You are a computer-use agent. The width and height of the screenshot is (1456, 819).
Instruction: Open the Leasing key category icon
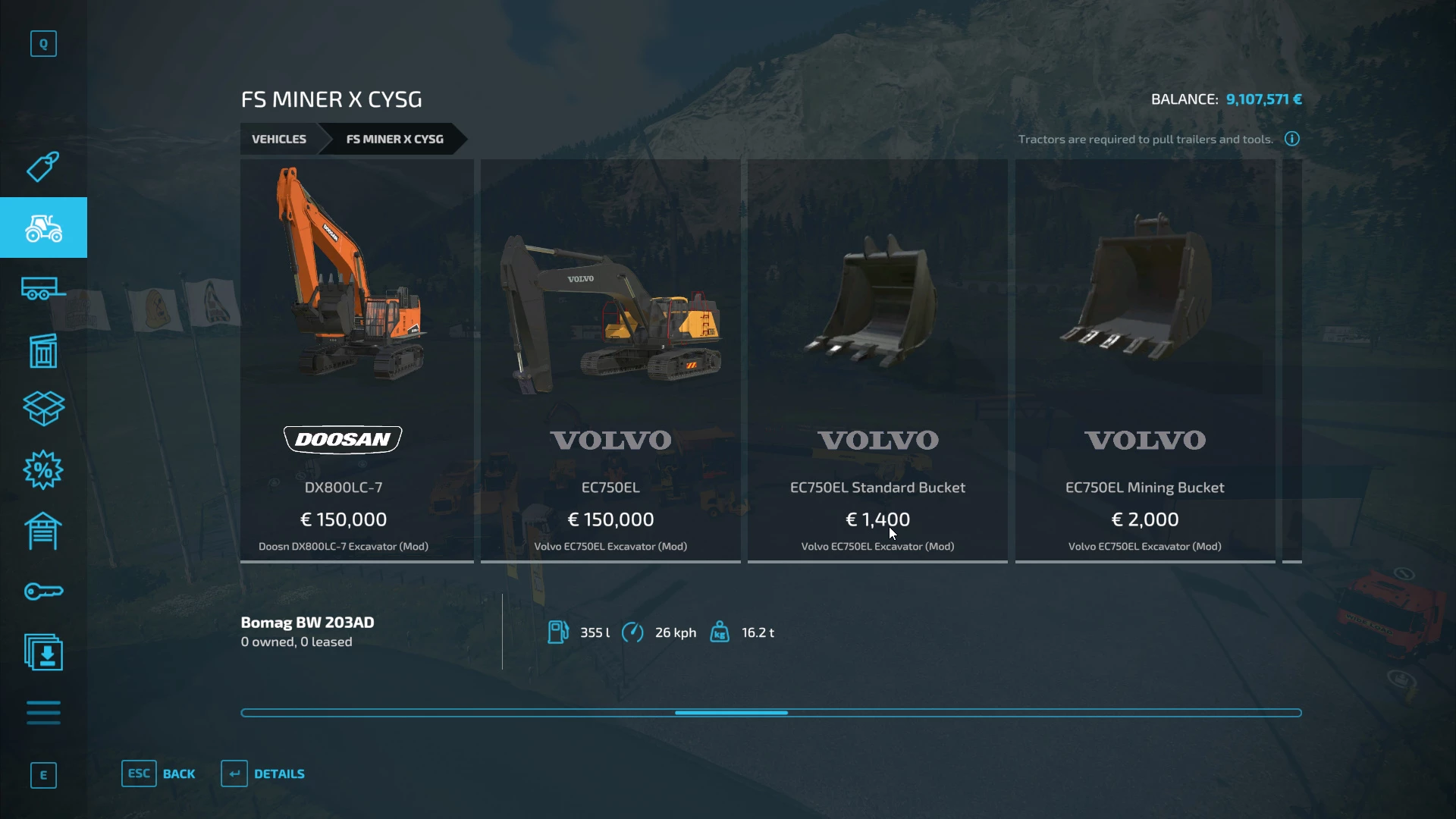tap(43, 591)
